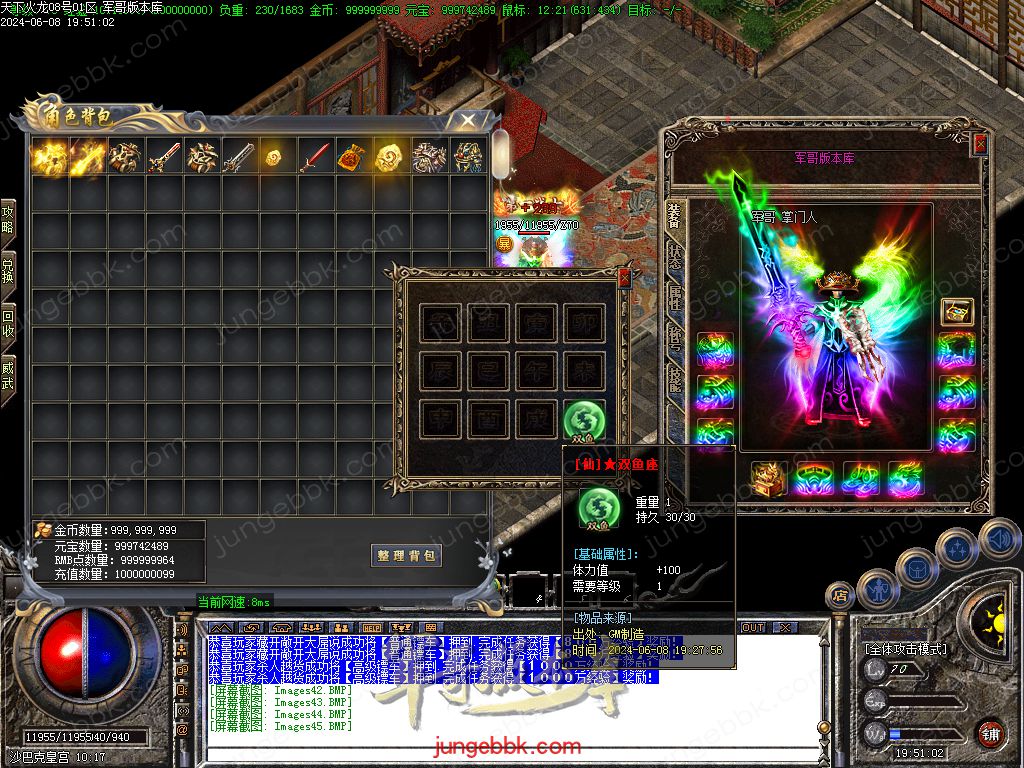This screenshot has width=1024, height=768.
Task: Open the treasure chest icon beside character
Action: tap(956, 311)
